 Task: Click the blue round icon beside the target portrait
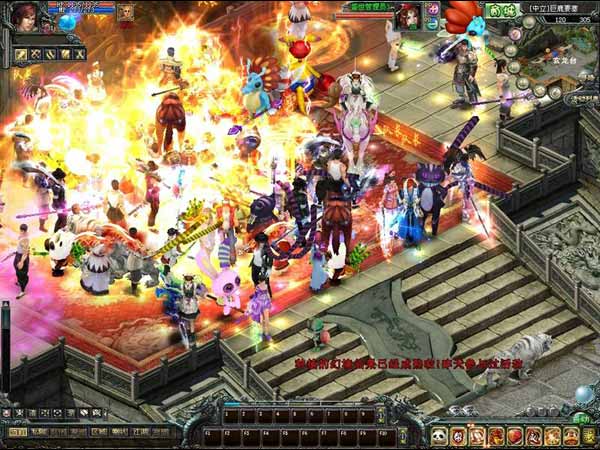433,24
